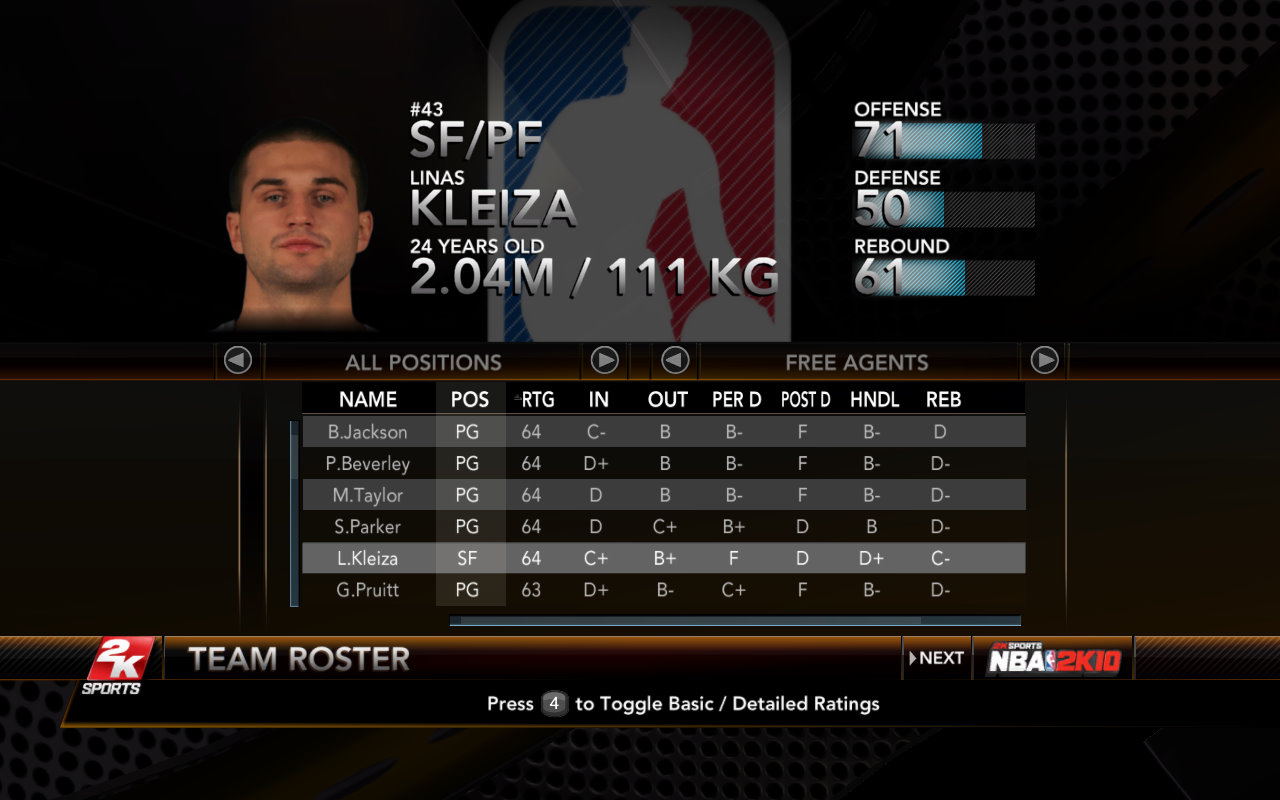Screen dimensions: 1280x800
Task: Click the right arrow beside Free Agents
Action: tap(1044, 360)
